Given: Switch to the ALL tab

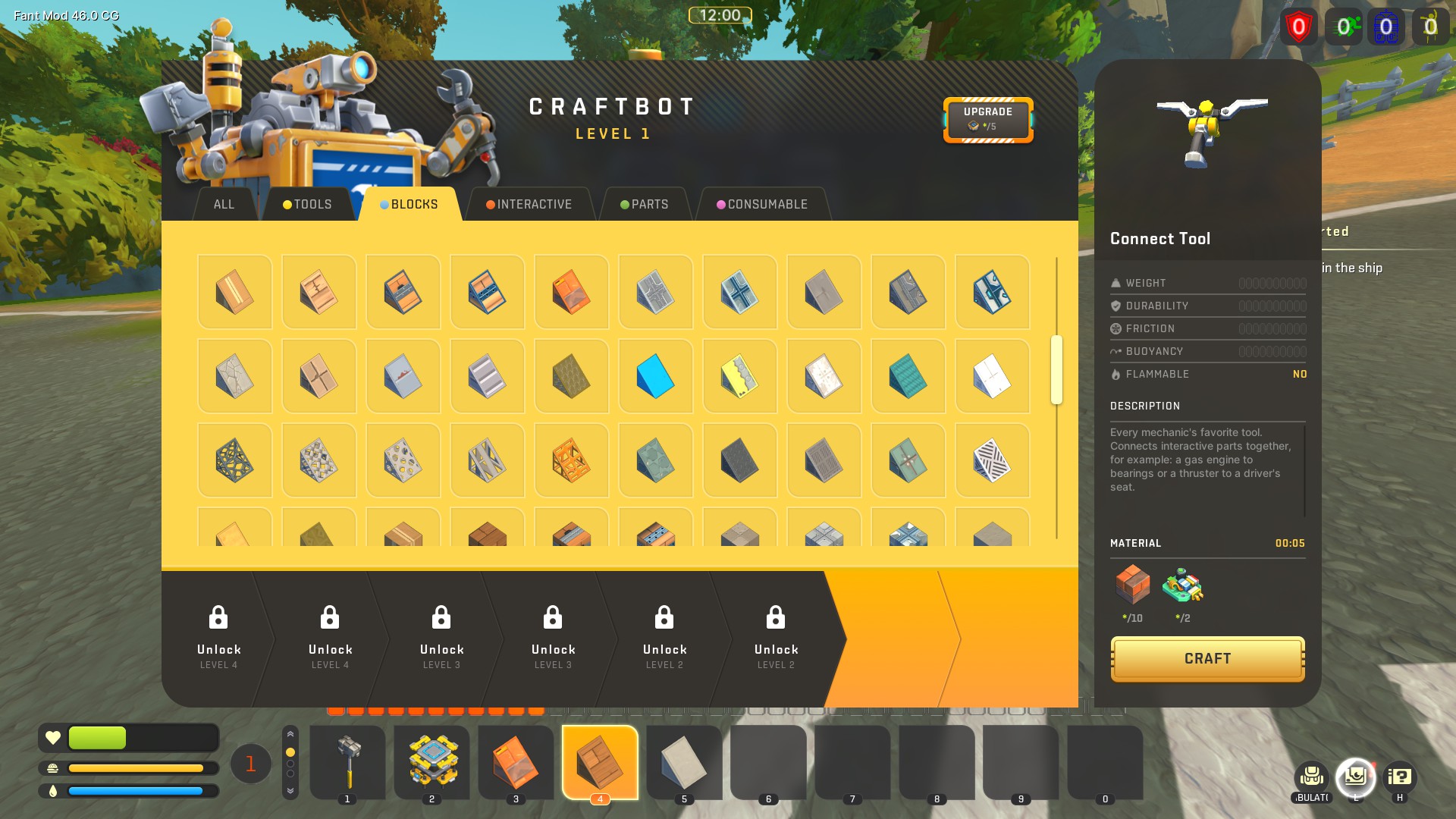Looking at the screenshot, I should point(224,204).
